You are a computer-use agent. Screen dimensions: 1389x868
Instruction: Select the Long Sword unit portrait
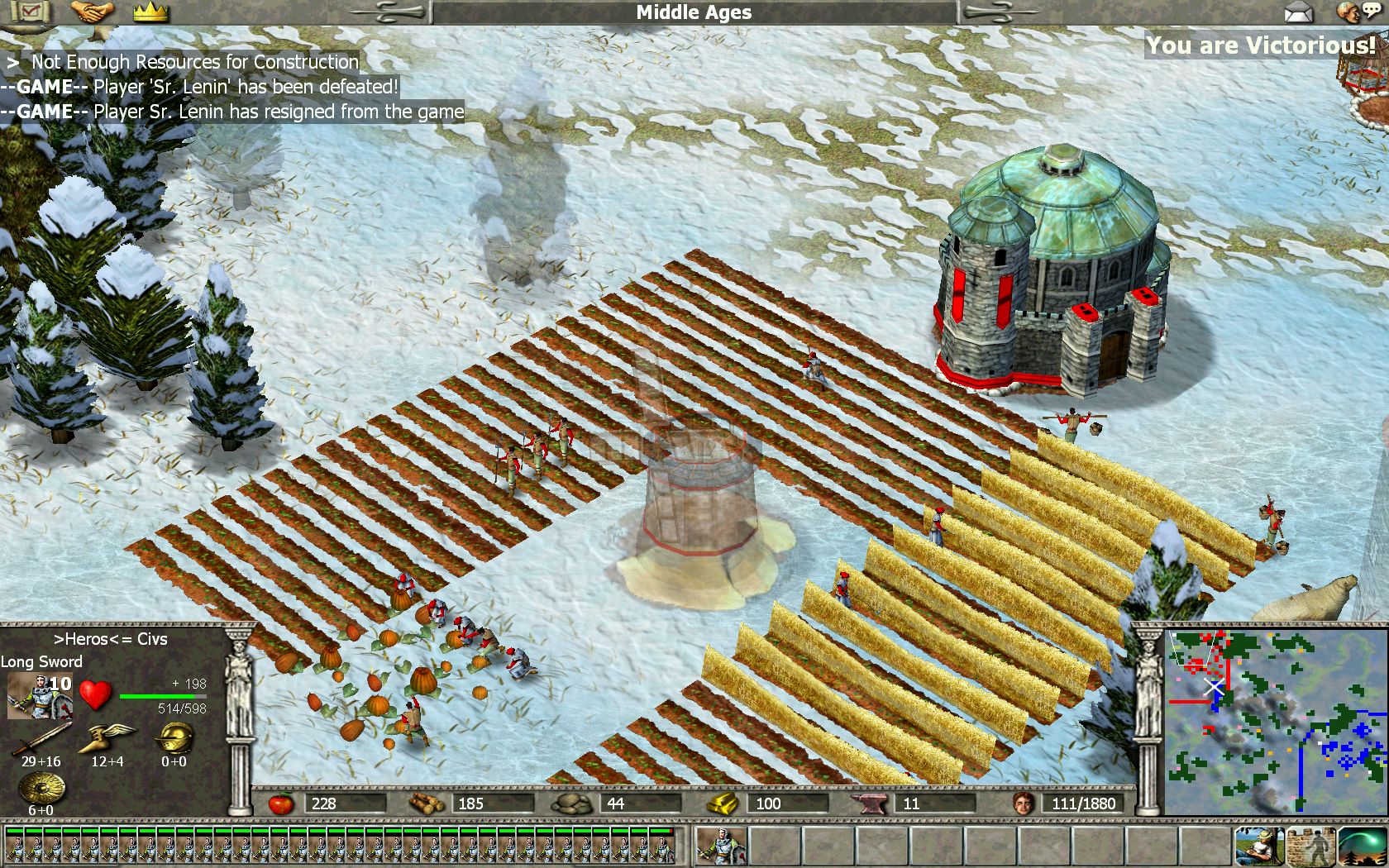pyautogui.click(x=39, y=695)
